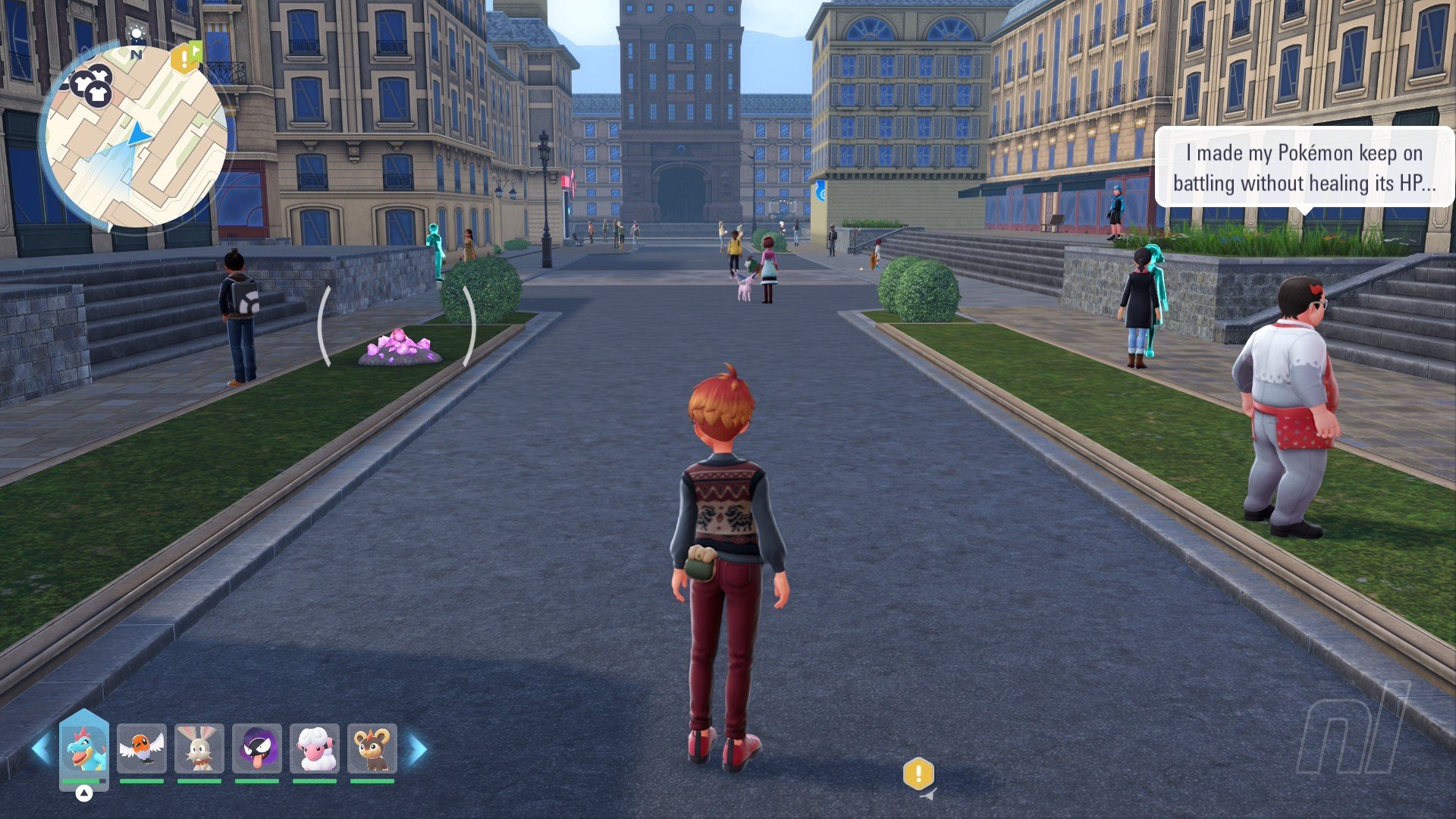The width and height of the screenshot is (1456, 819).
Task: Click the right arrow beside the party bar
Action: tap(418, 748)
